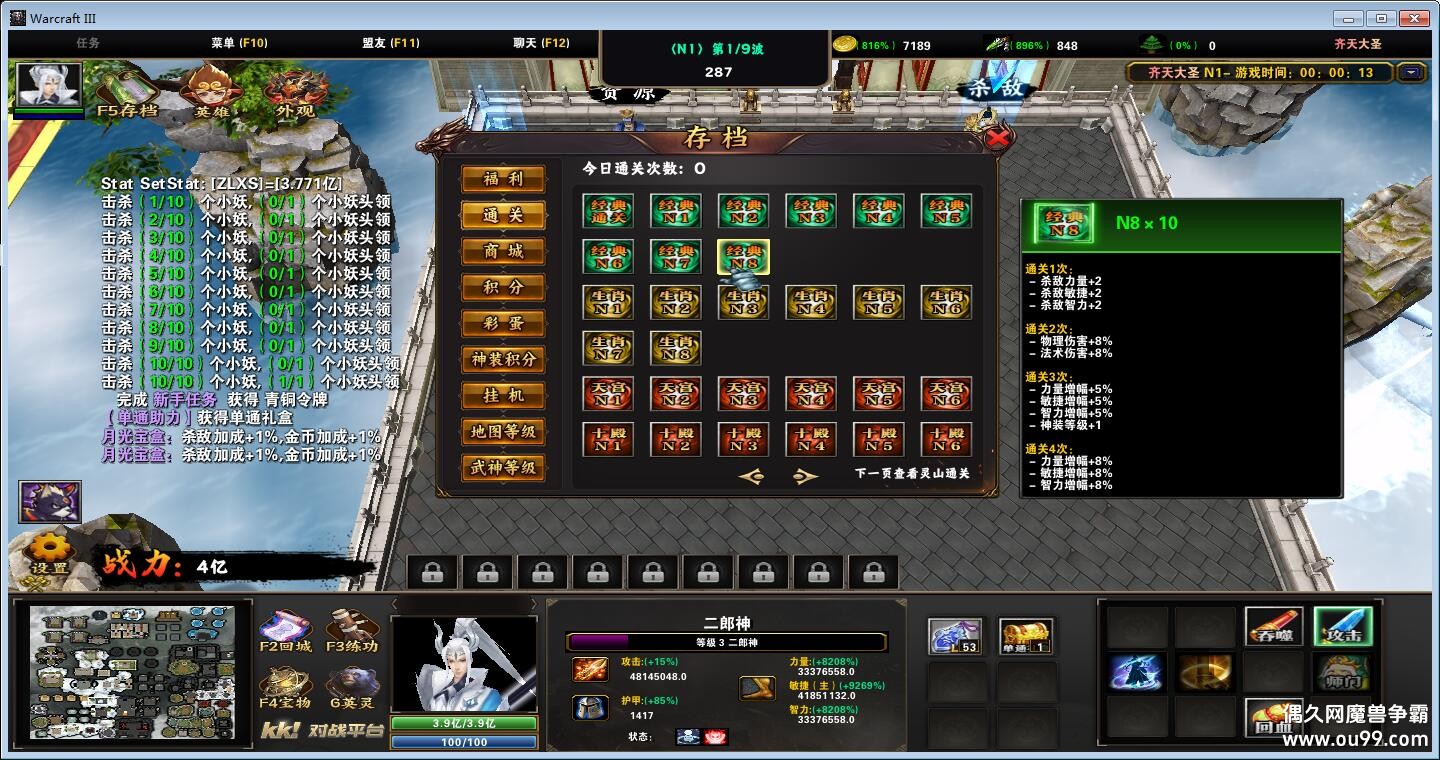Image resolution: width=1440 pixels, height=760 pixels.
Task: Select the 经典N8 archive thumbnail
Action: 743,258
